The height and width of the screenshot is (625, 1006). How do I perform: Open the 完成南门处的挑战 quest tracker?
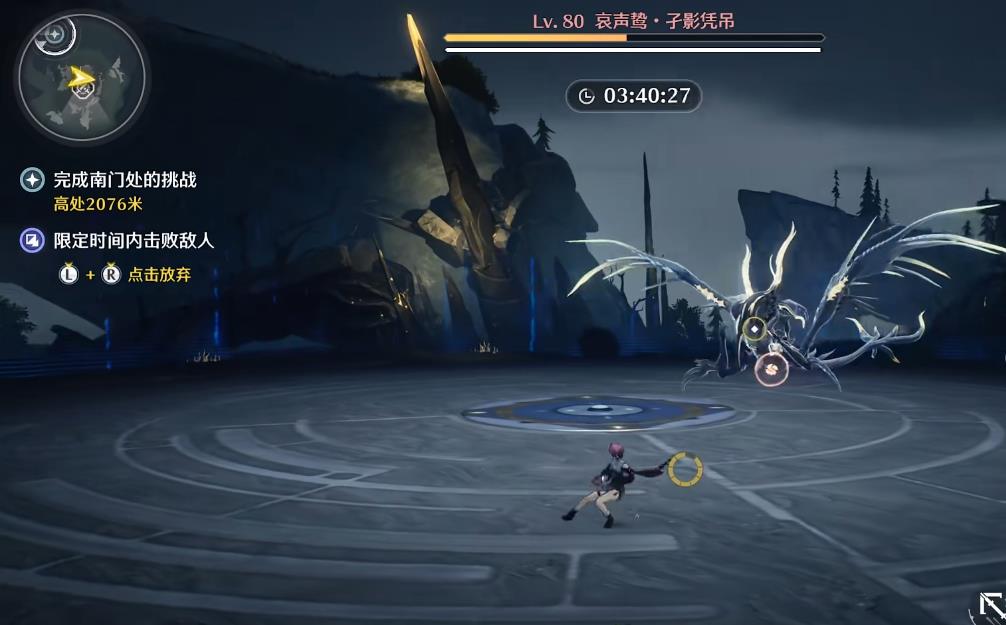124,180
